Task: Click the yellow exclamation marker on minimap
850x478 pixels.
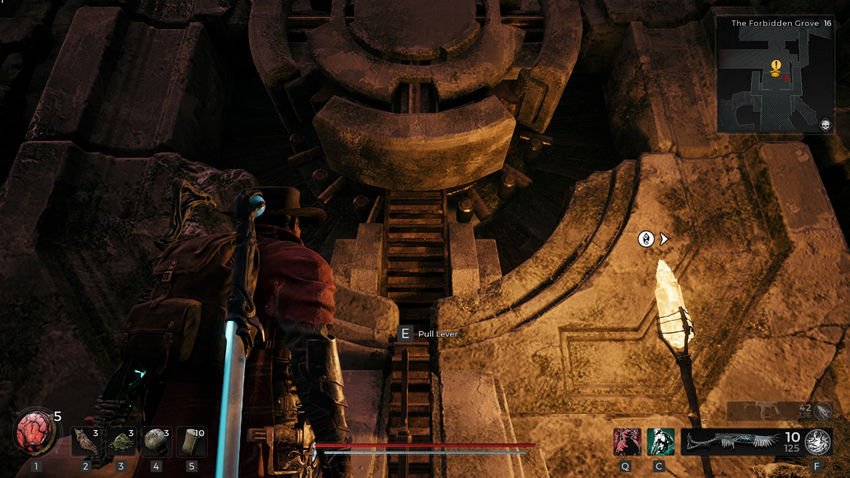Action: click(776, 66)
